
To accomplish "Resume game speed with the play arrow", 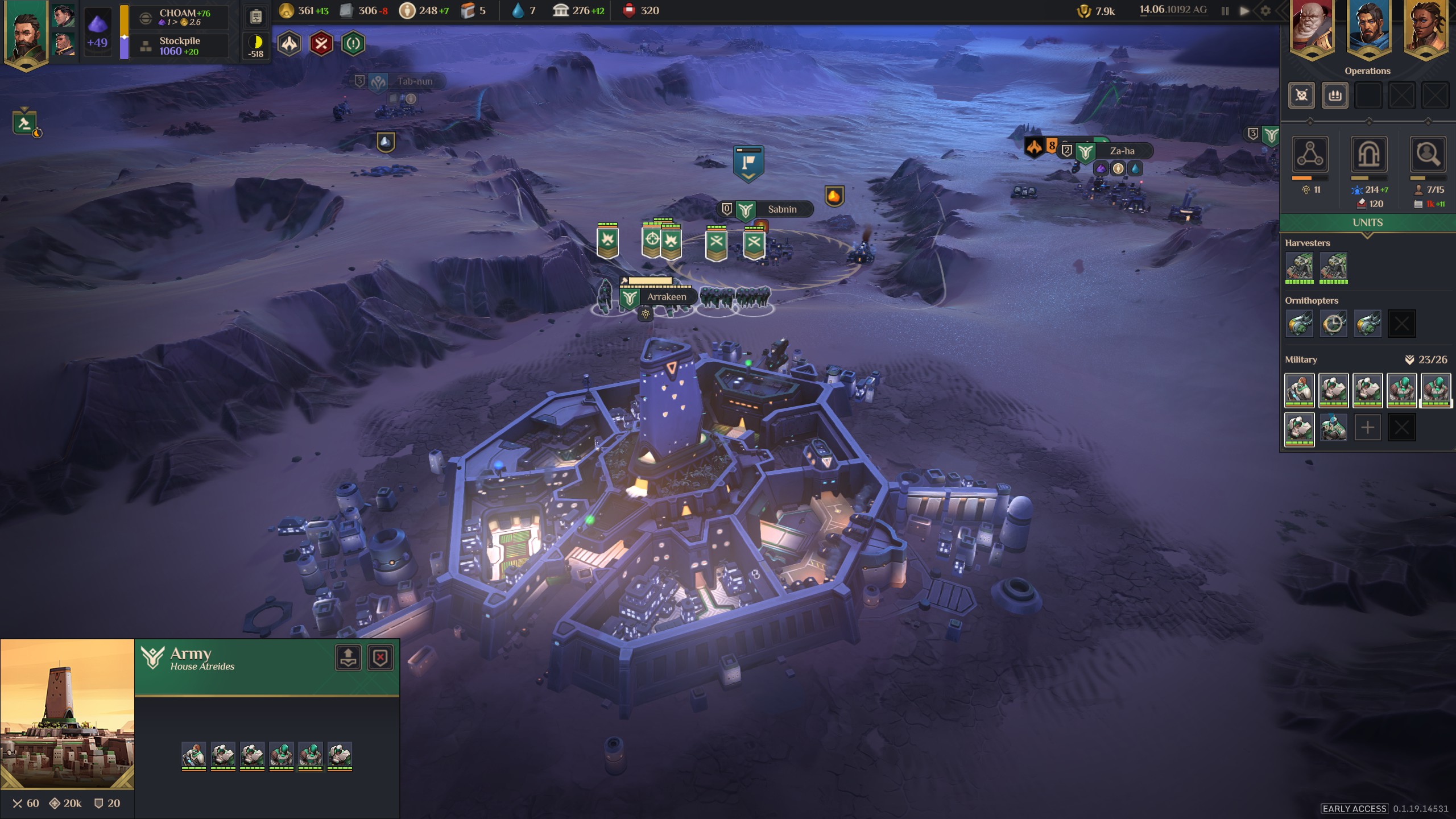I will point(1244,11).
